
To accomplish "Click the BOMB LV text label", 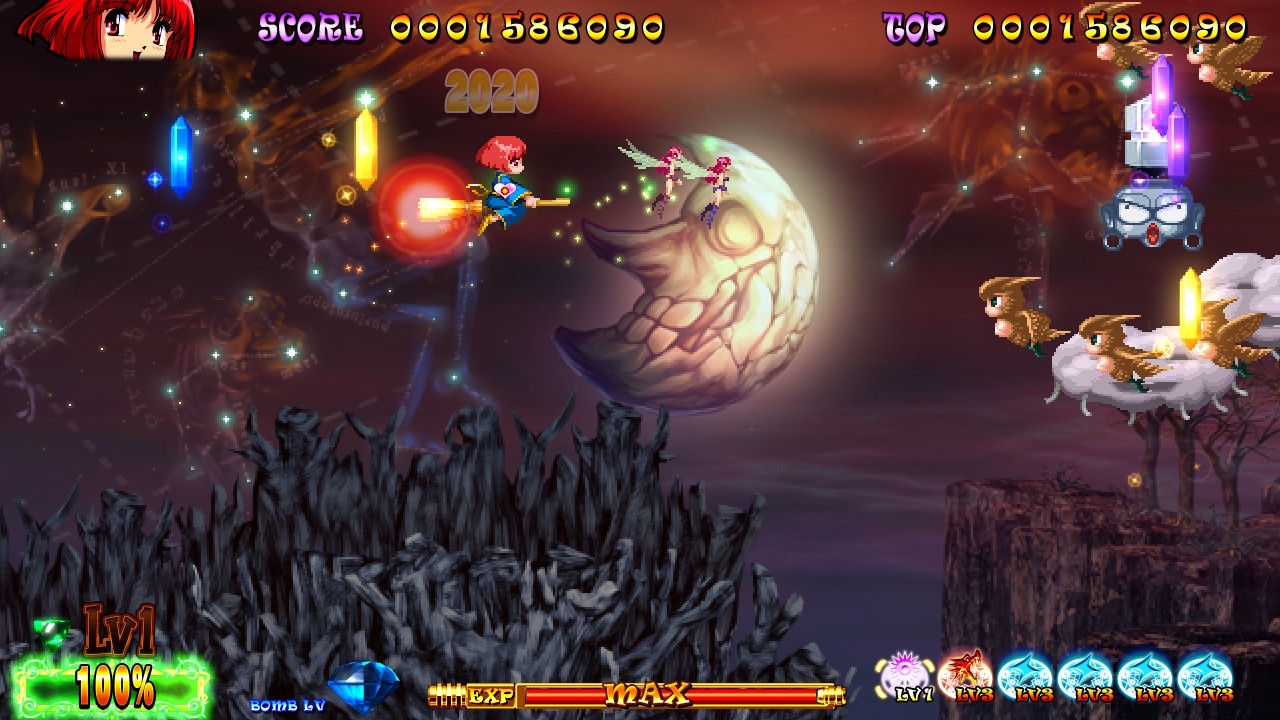I will click(288, 704).
